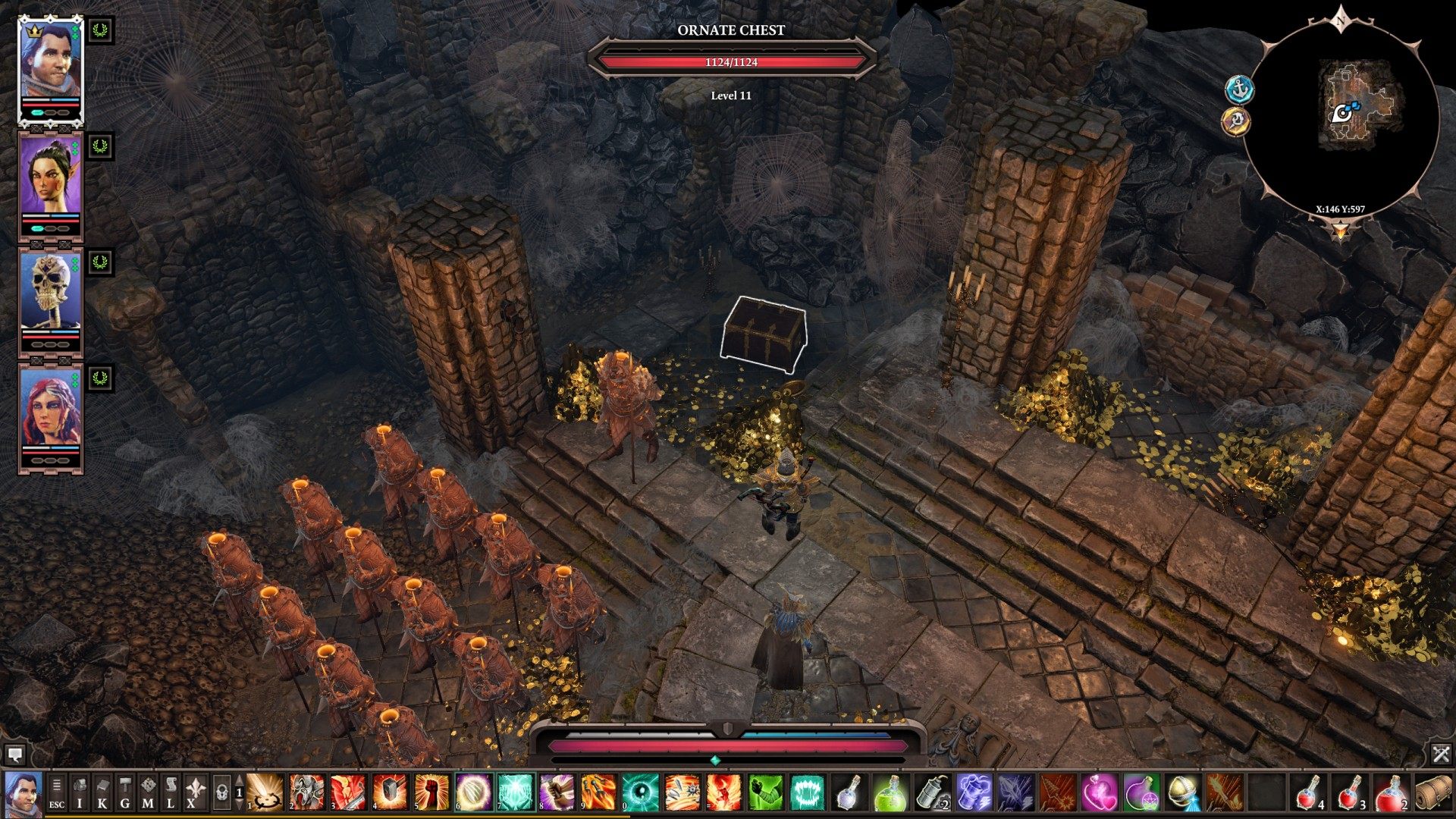This screenshot has height=819, width=1456.
Task: Toggle combat mode crossed swords button
Action: coord(1441,754)
